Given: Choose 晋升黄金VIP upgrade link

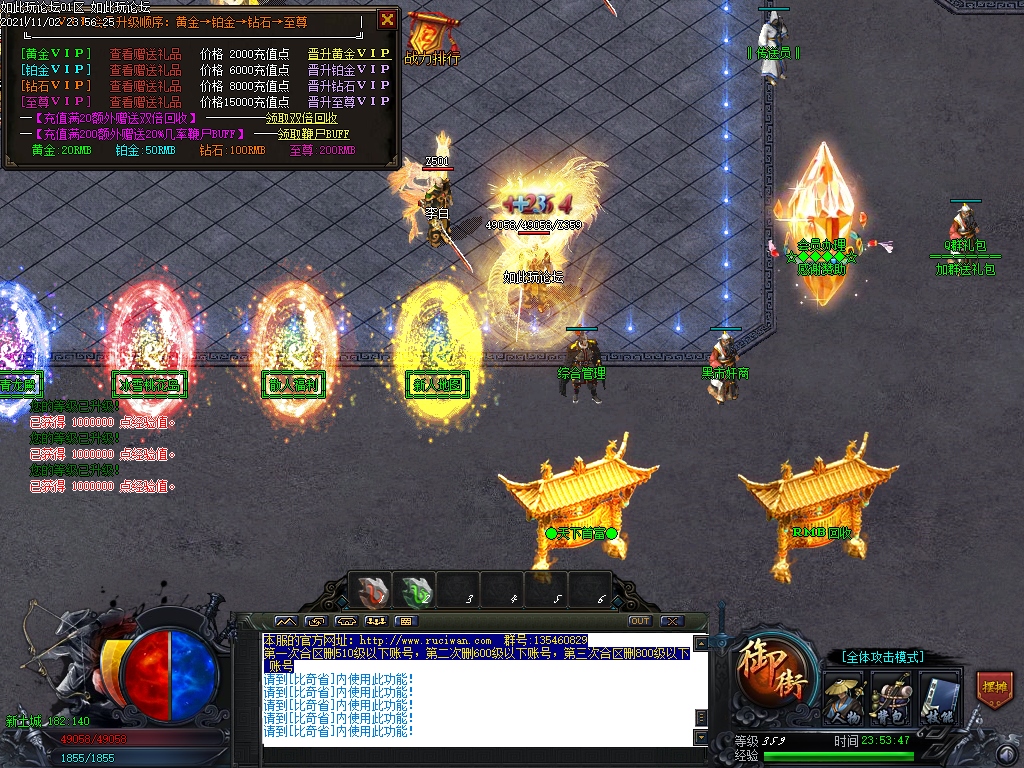Looking at the screenshot, I should (349, 54).
